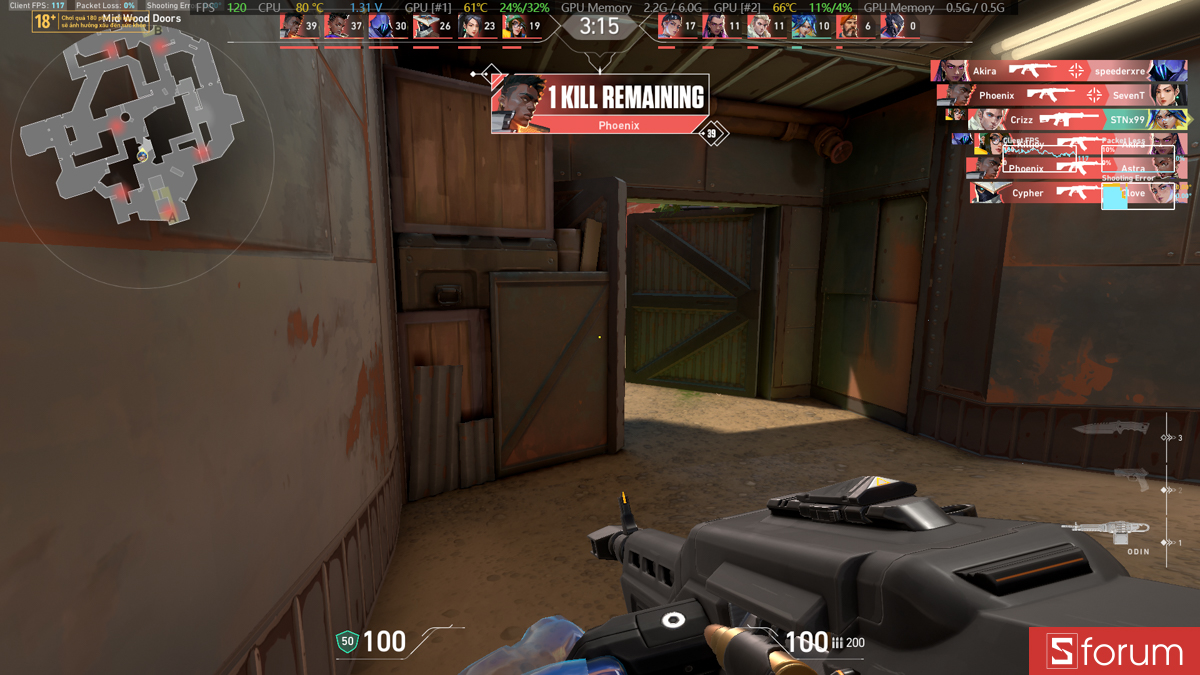Switch to the pistol sidearm slot
Viewport: 1200px width, 675px height.
(x=1130, y=479)
